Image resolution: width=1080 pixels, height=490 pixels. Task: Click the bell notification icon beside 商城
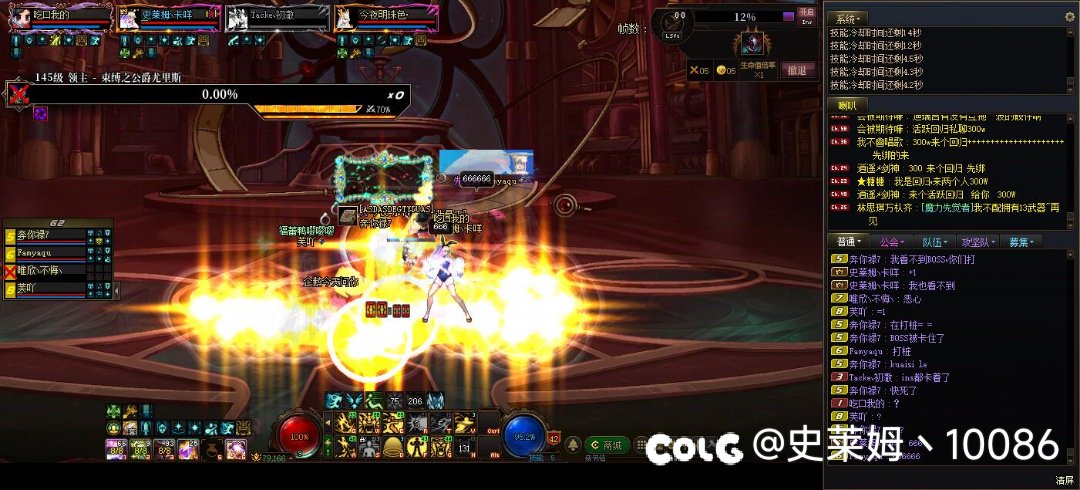point(573,445)
